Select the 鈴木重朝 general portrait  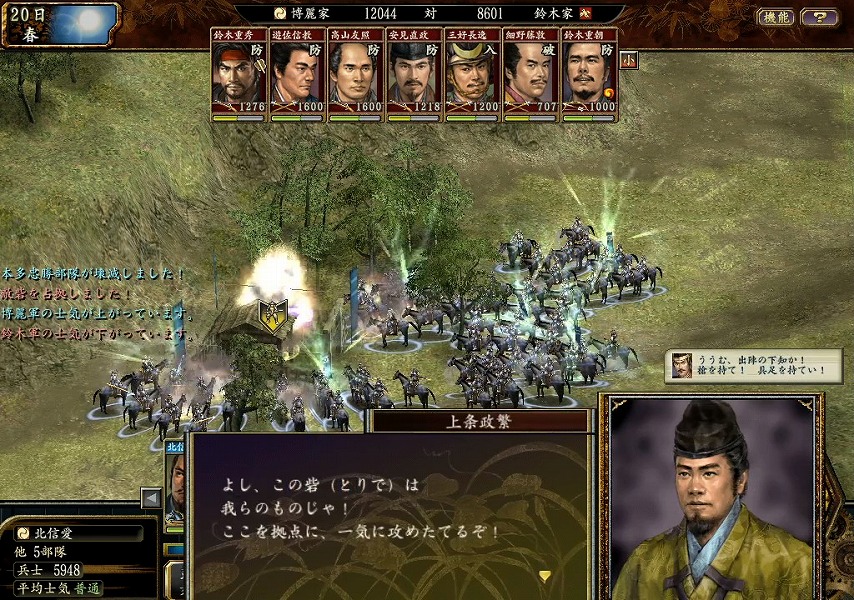click(589, 76)
